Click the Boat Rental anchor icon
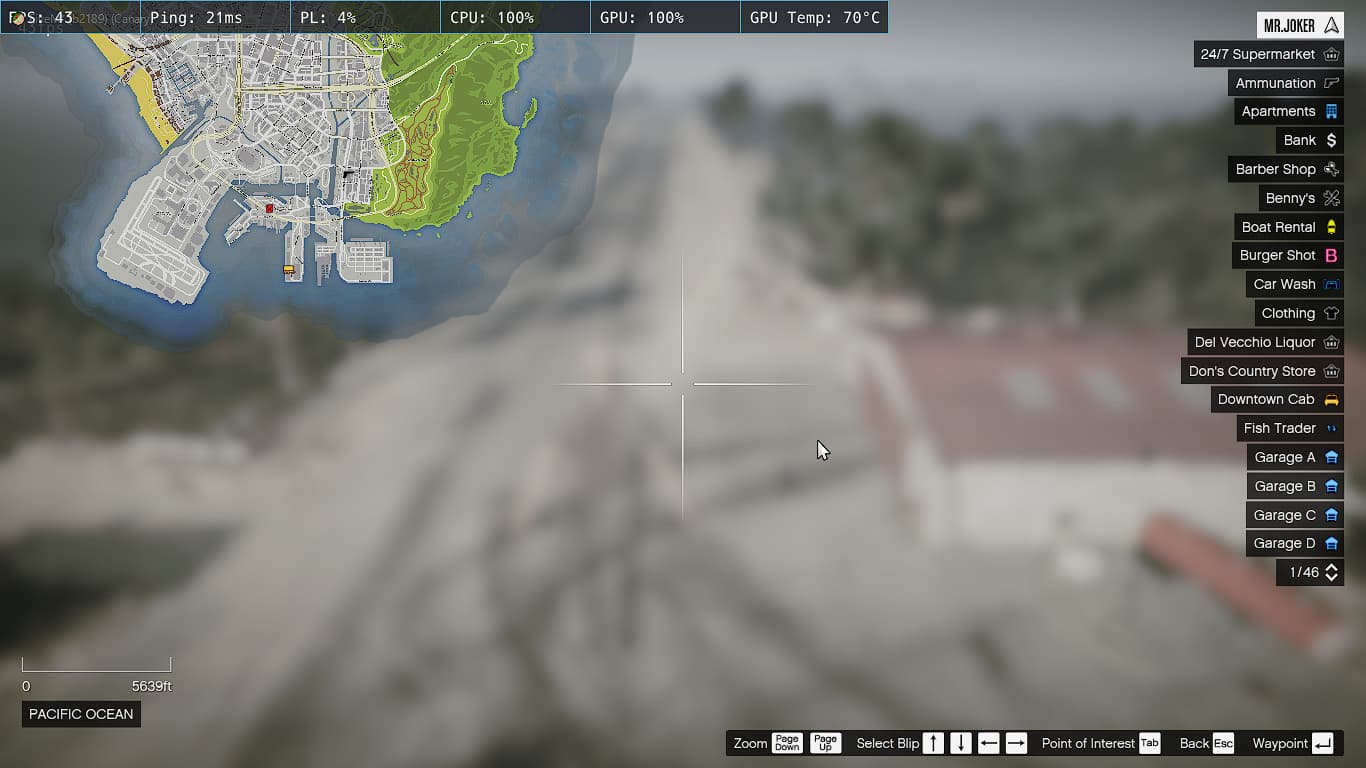This screenshot has height=768, width=1366. pos(1330,227)
